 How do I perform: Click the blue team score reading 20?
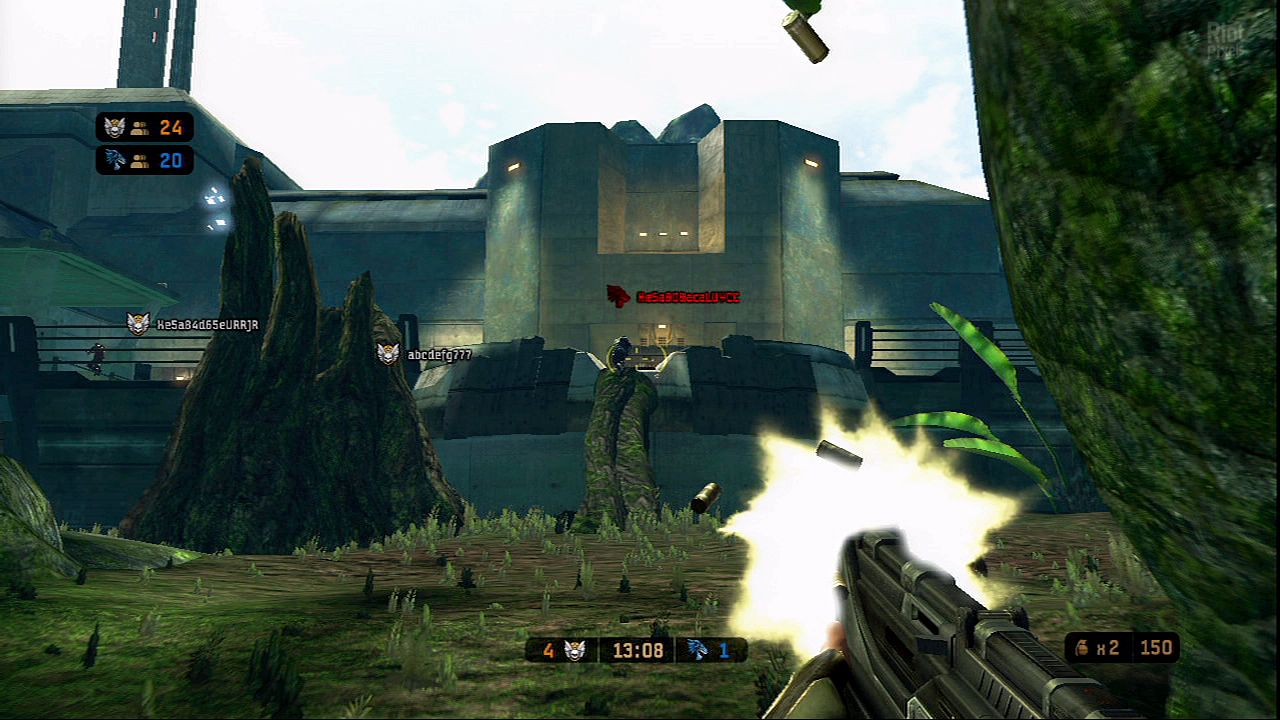pyautogui.click(x=172, y=158)
